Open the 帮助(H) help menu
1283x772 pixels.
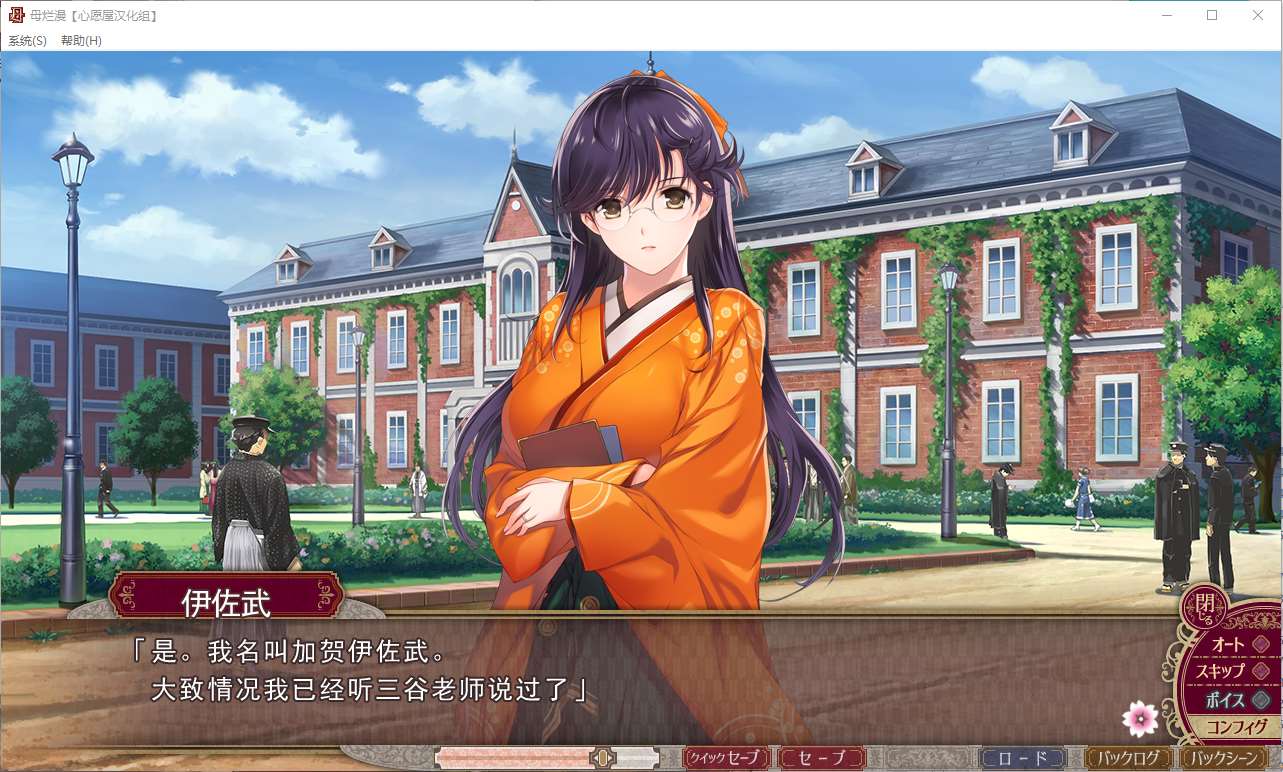coord(81,41)
